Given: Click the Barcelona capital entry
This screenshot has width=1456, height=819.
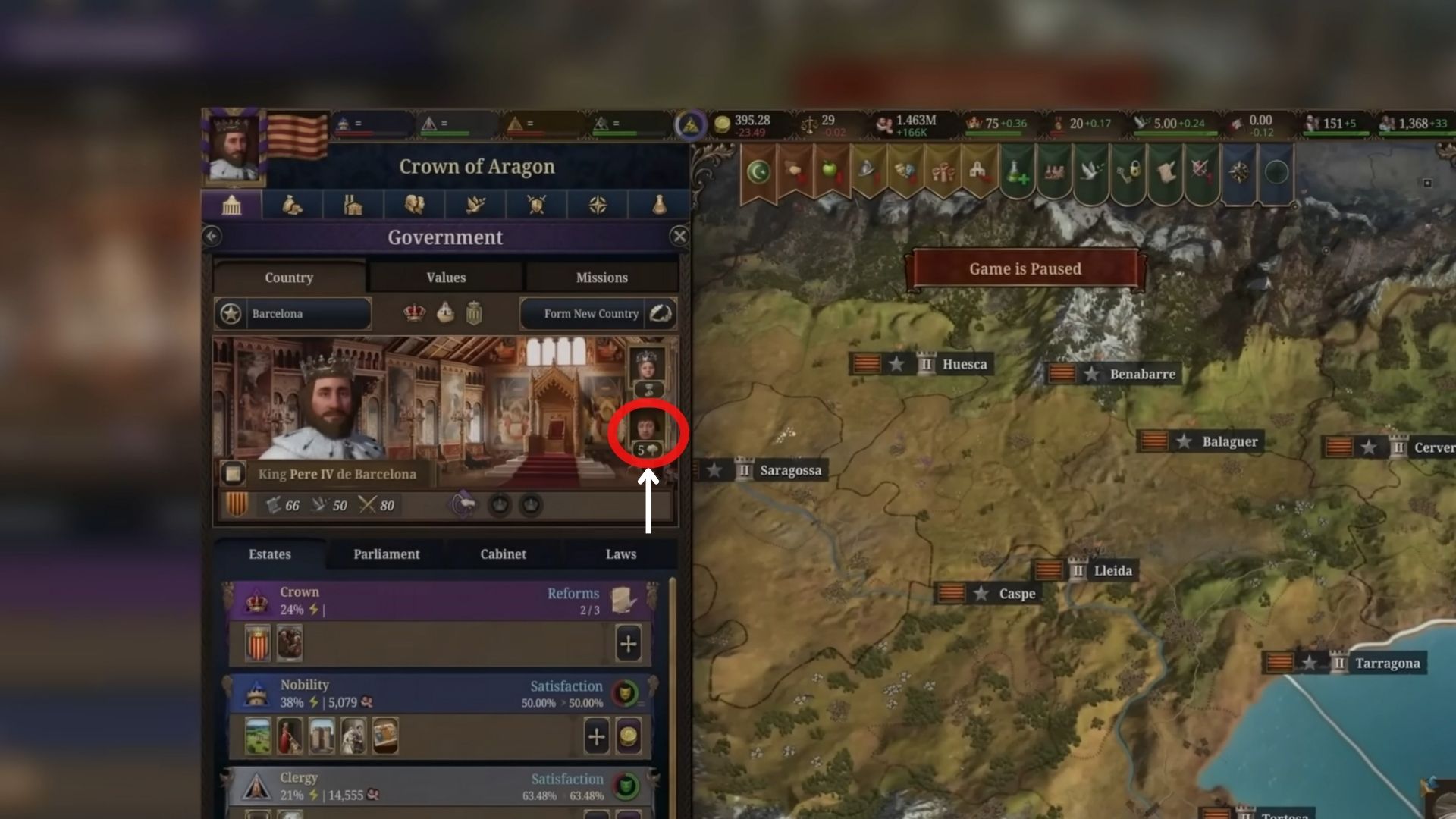Looking at the screenshot, I should (292, 313).
